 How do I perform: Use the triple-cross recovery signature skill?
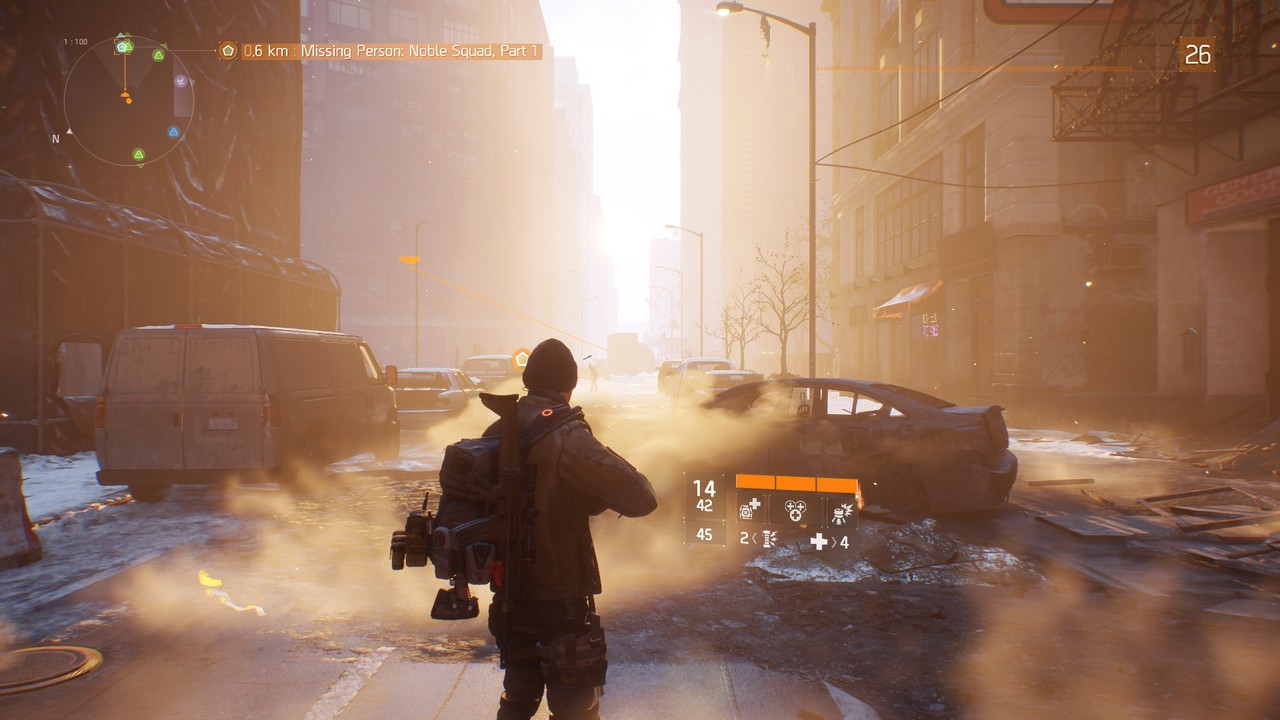[795, 511]
